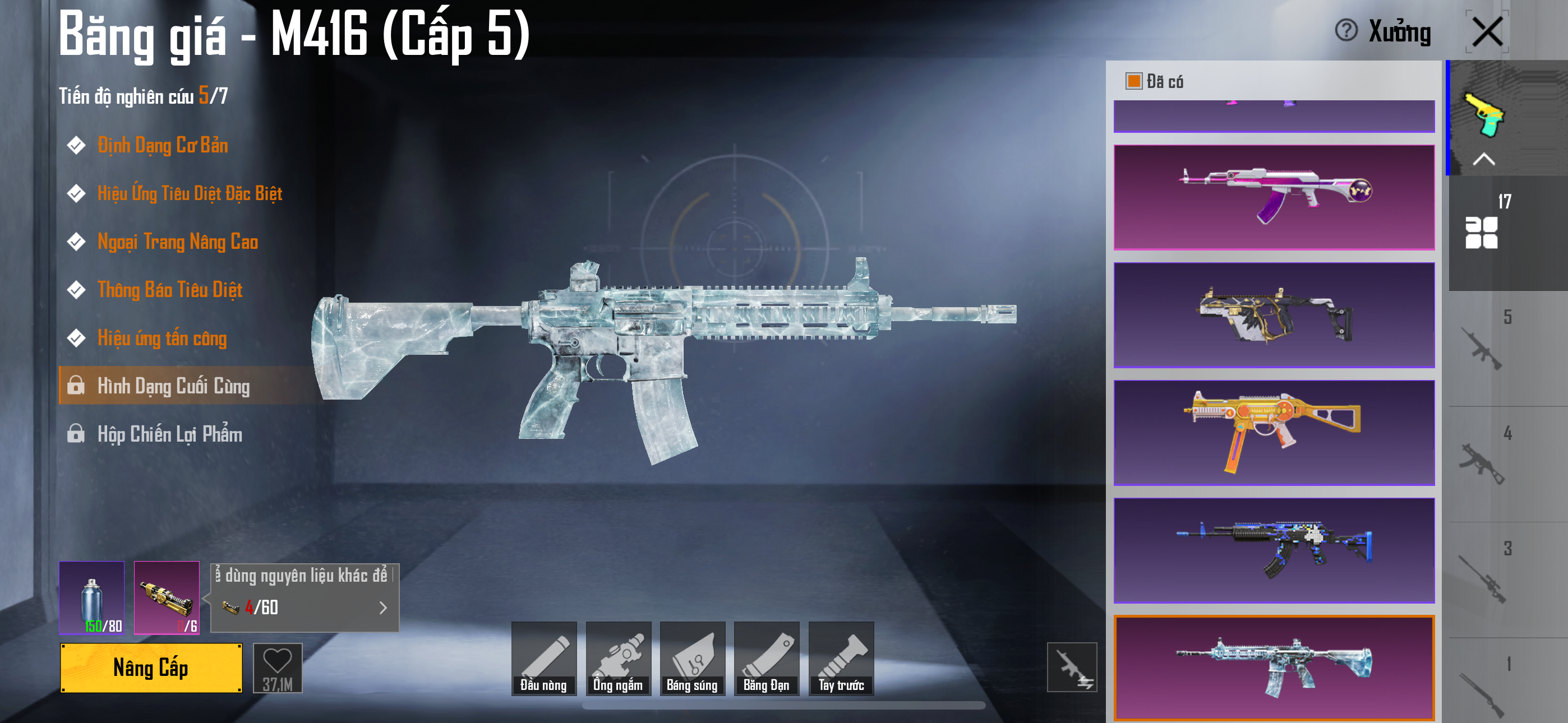This screenshot has width=1568, height=723.
Task: Open locked Hình Dạng Cuối Cùng stage
Action: [x=173, y=386]
